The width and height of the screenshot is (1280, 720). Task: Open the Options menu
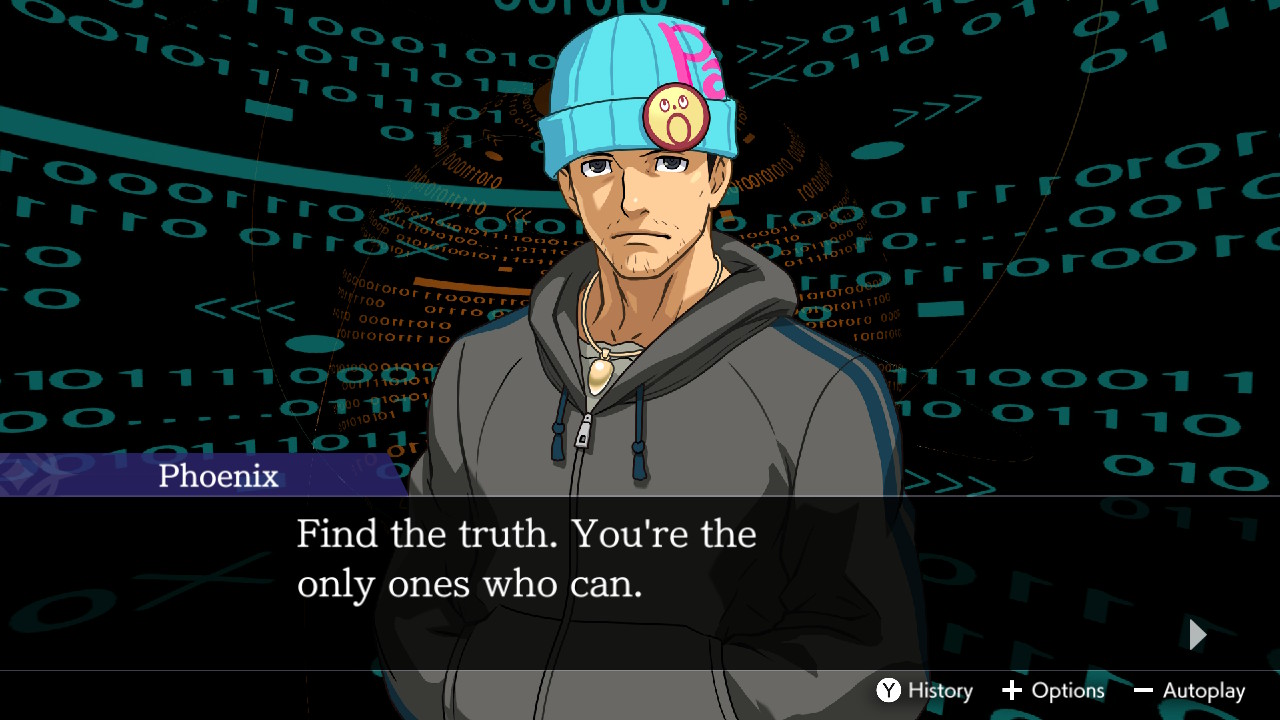[1053, 691]
